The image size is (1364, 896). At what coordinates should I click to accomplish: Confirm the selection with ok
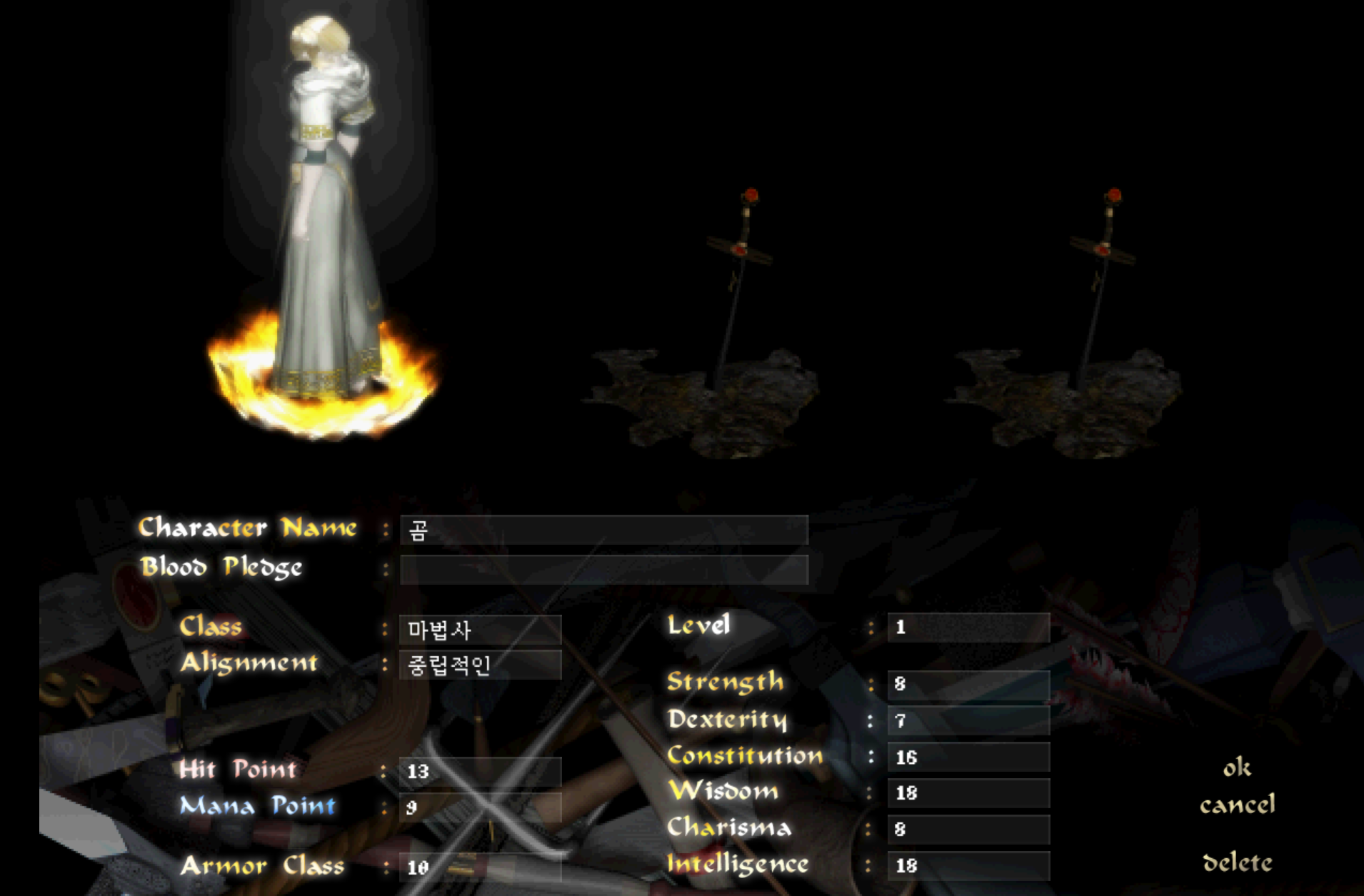point(1237,768)
